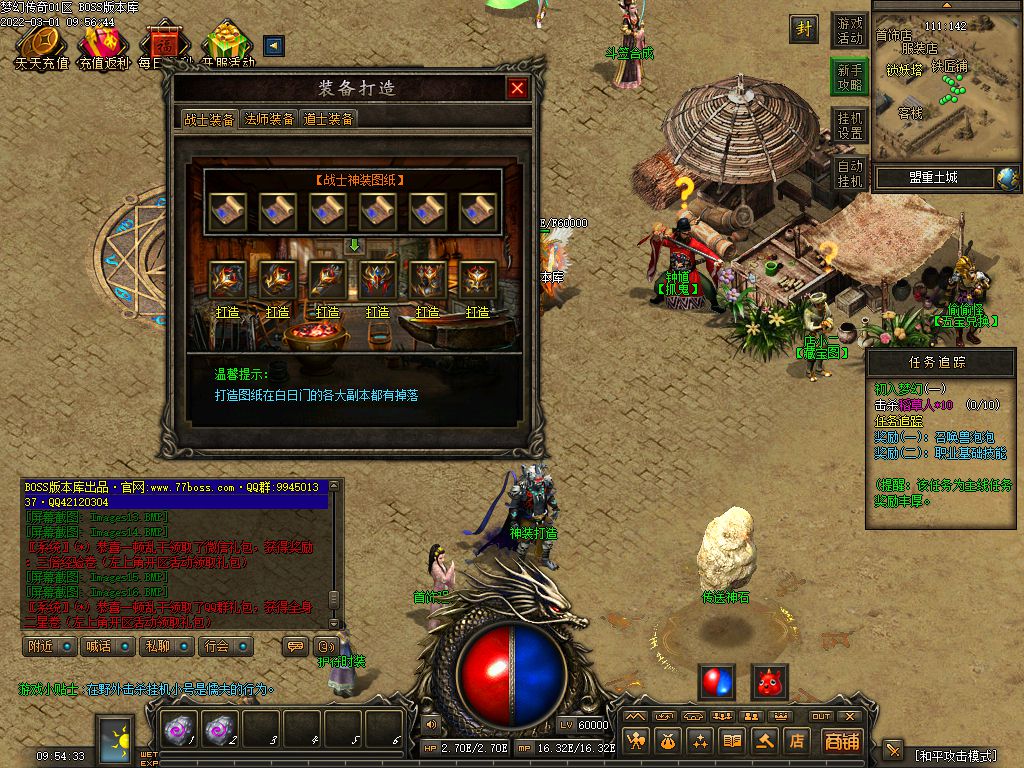This screenshot has width=1024, height=768.
Task: Open the 挂机设置 settings button
Action: 849,125
